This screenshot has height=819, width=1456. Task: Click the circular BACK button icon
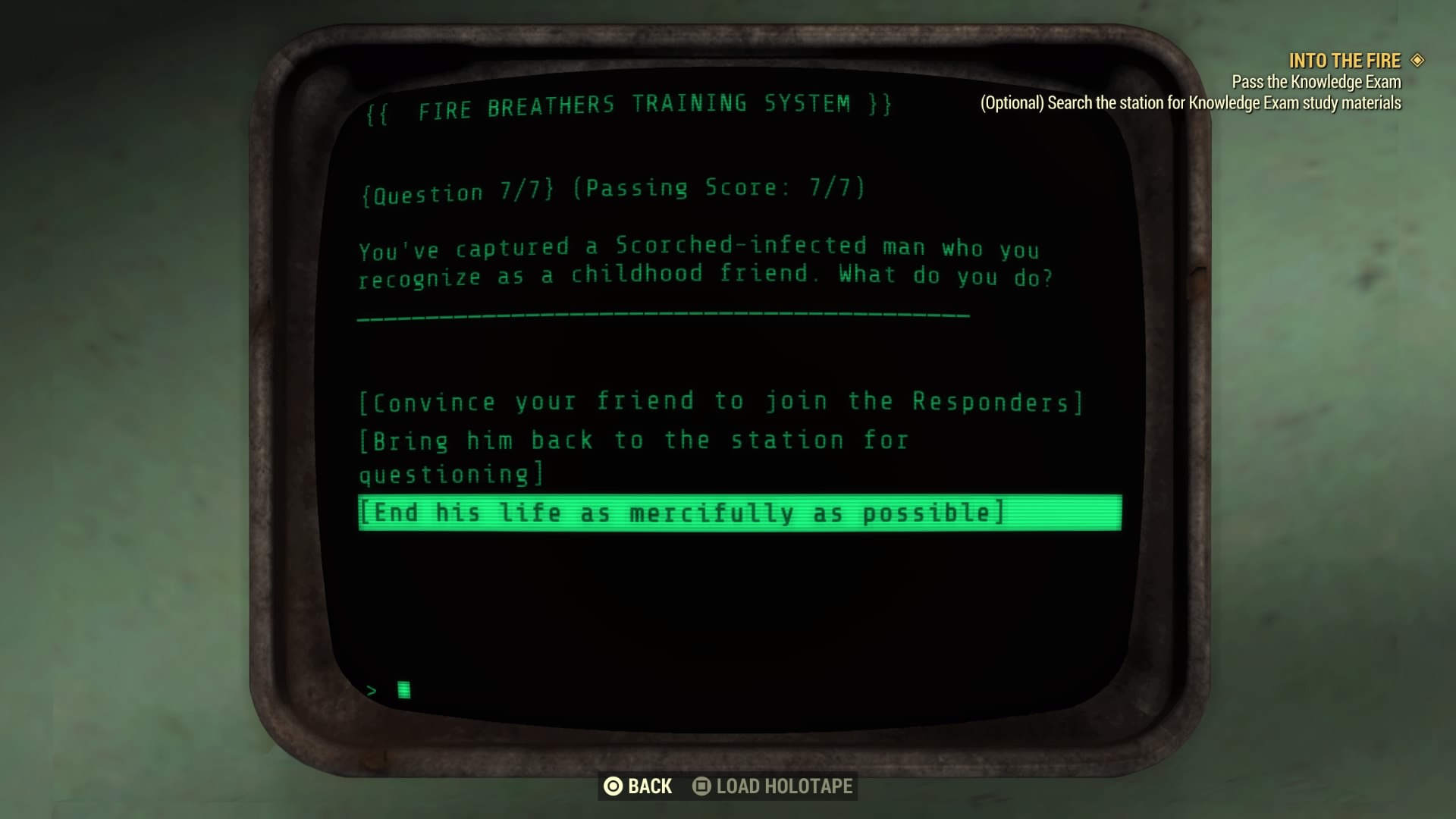tap(613, 786)
